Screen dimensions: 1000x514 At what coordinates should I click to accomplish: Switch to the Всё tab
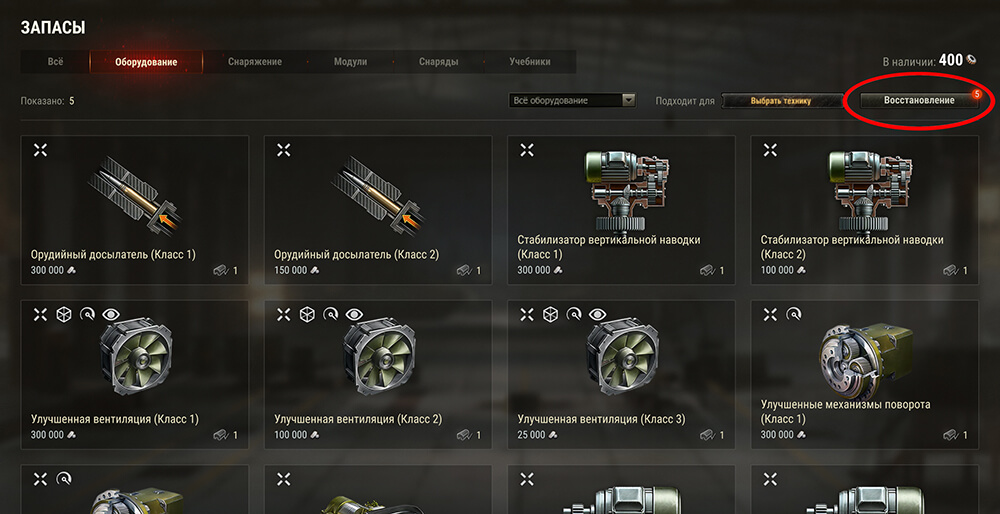point(55,62)
